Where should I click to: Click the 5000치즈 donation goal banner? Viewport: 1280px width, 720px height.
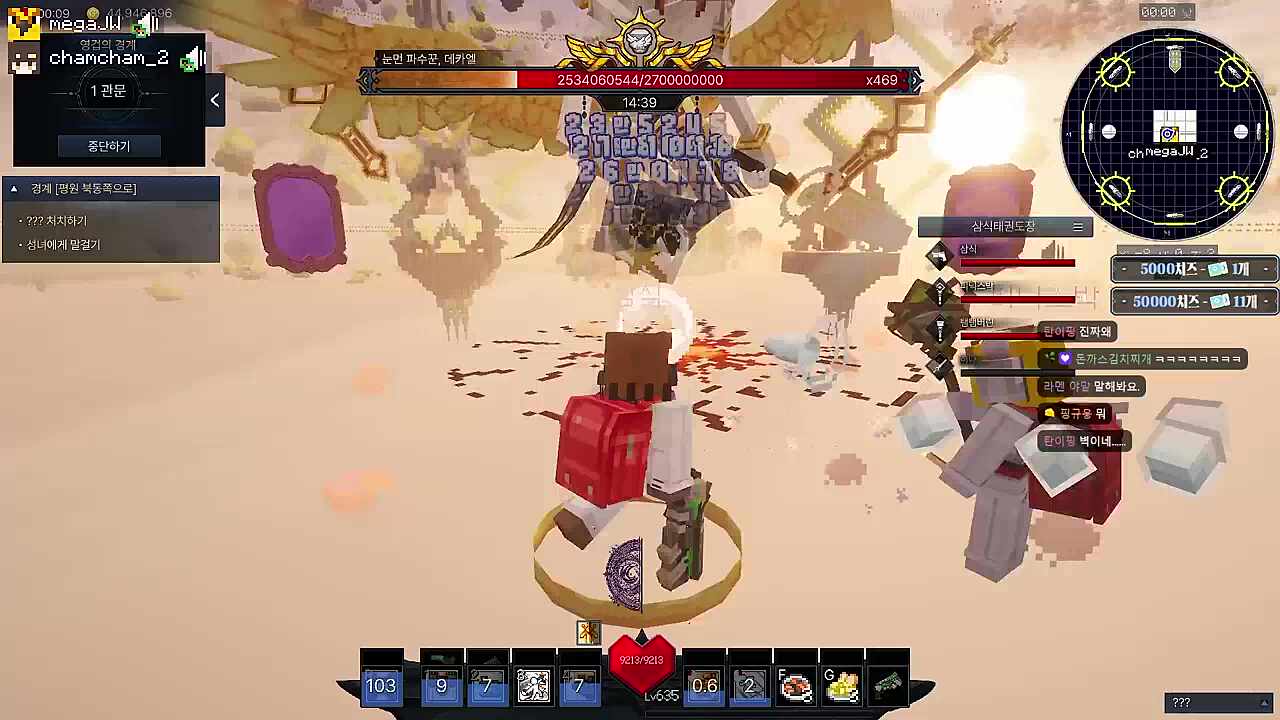click(1195, 269)
